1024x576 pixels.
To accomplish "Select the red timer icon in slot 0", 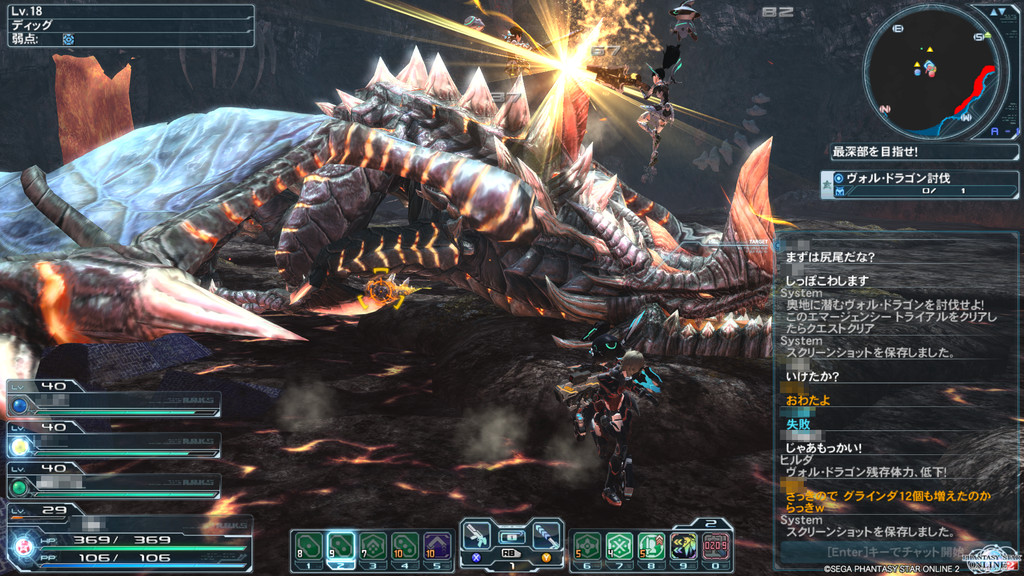I will pyautogui.click(x=715, y=546).
